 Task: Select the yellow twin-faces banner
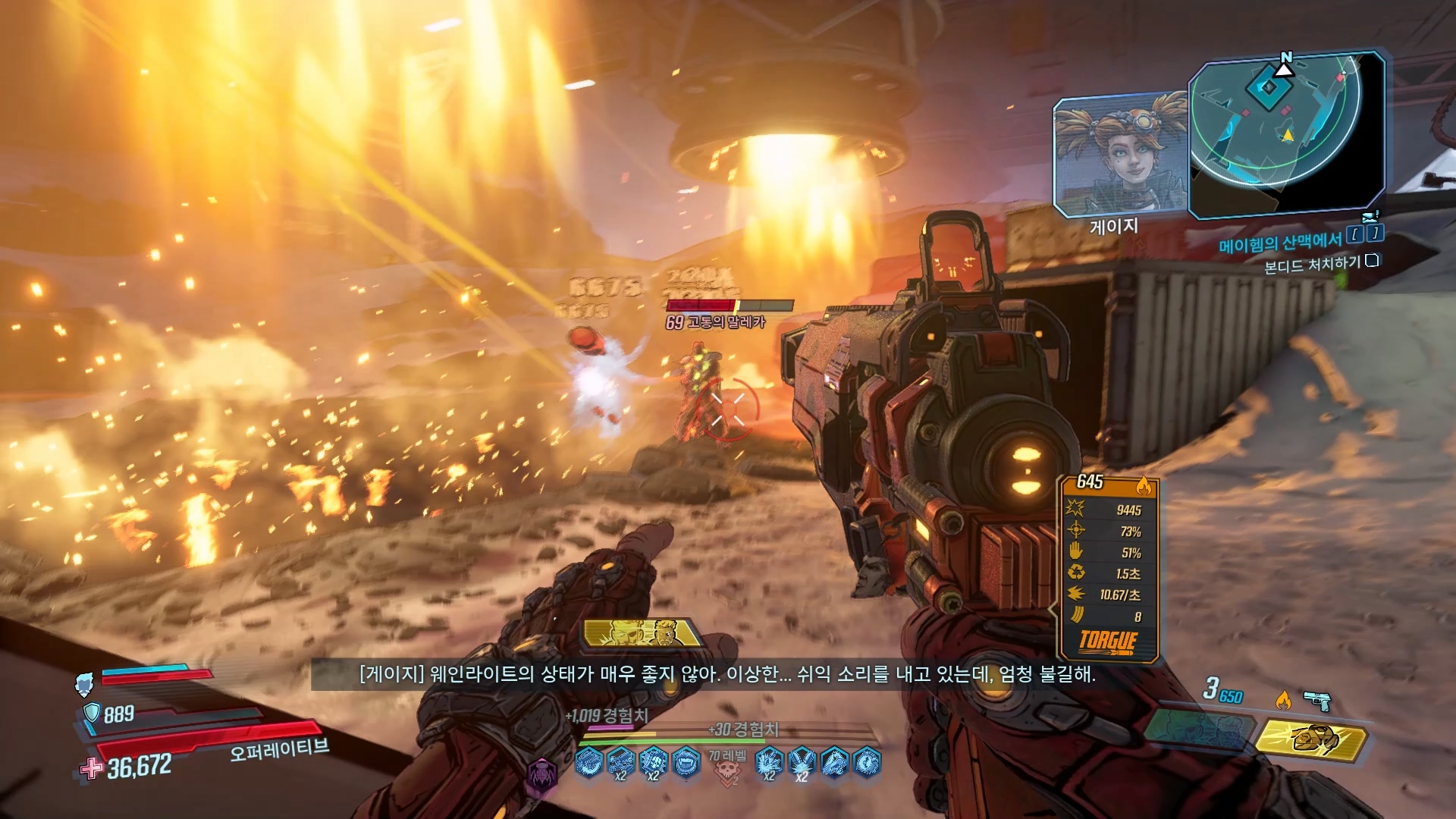coord(643,632)
